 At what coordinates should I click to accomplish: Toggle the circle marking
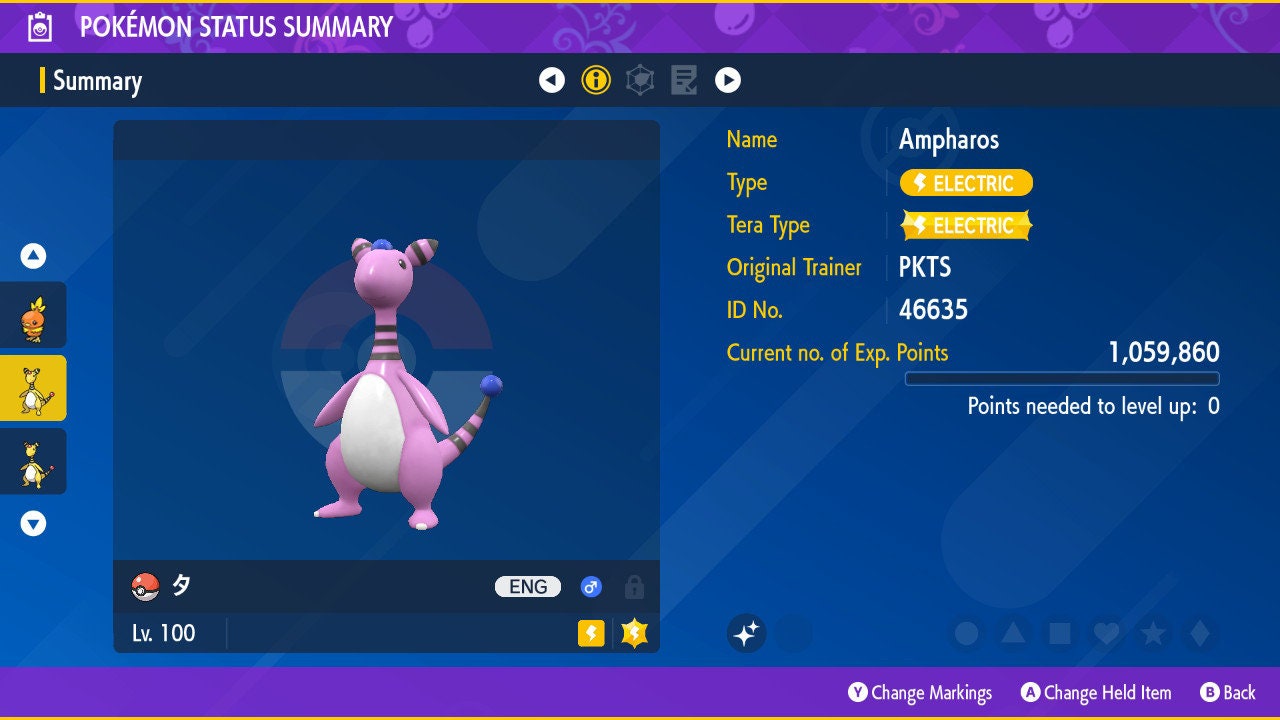[x=966, y=633]
